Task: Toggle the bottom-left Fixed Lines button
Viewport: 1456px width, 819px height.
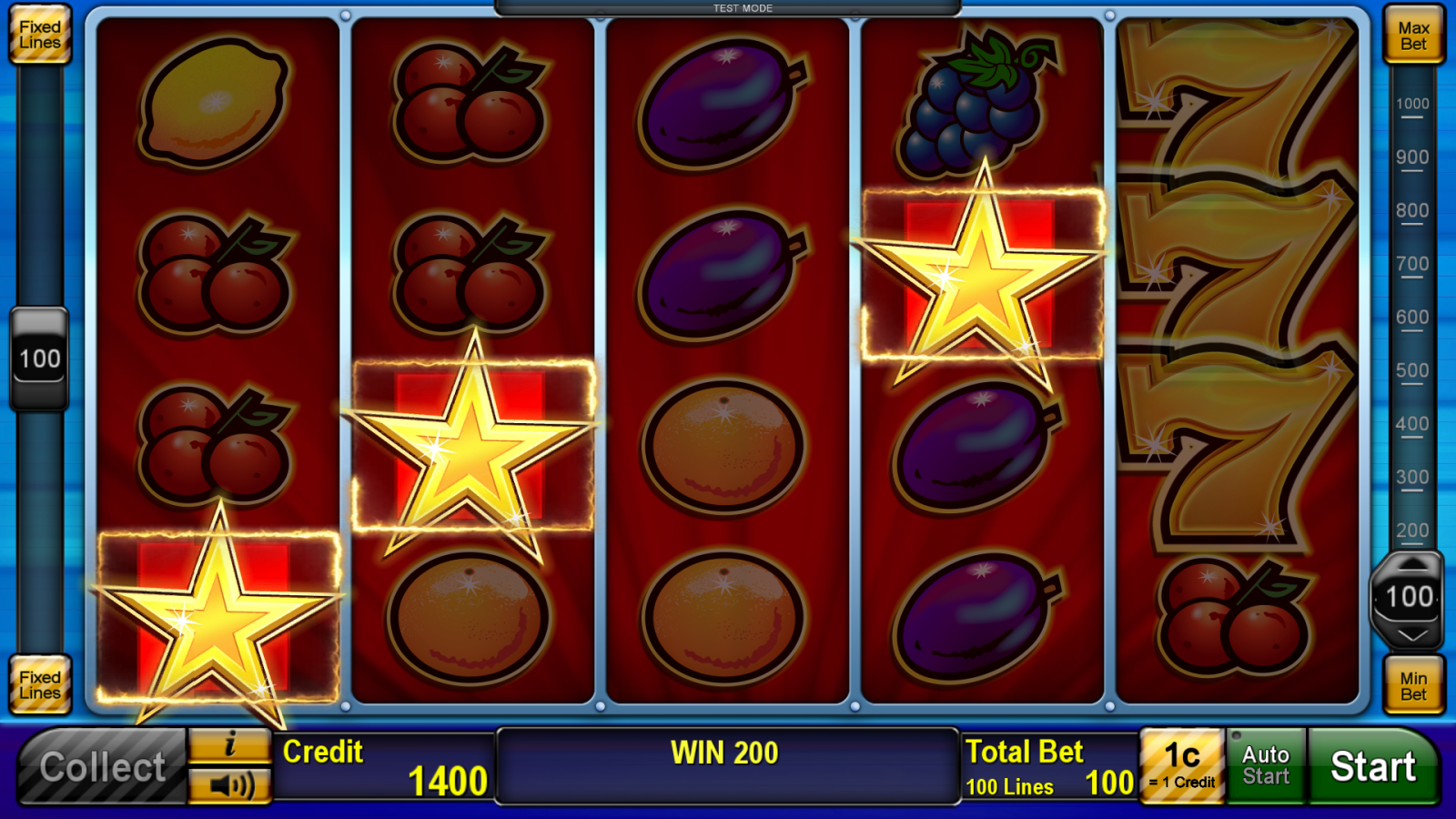Action: 39,685
